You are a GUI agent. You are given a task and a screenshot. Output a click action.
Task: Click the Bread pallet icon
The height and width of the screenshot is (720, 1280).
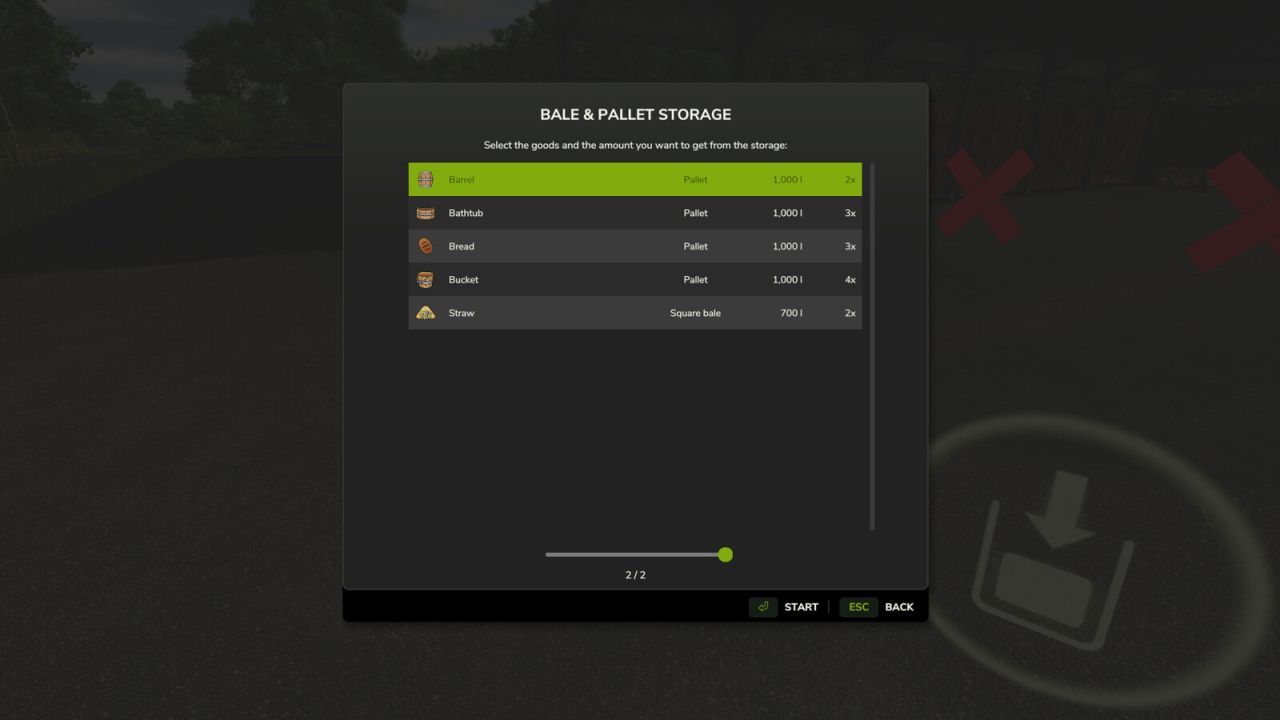[424, 246]
